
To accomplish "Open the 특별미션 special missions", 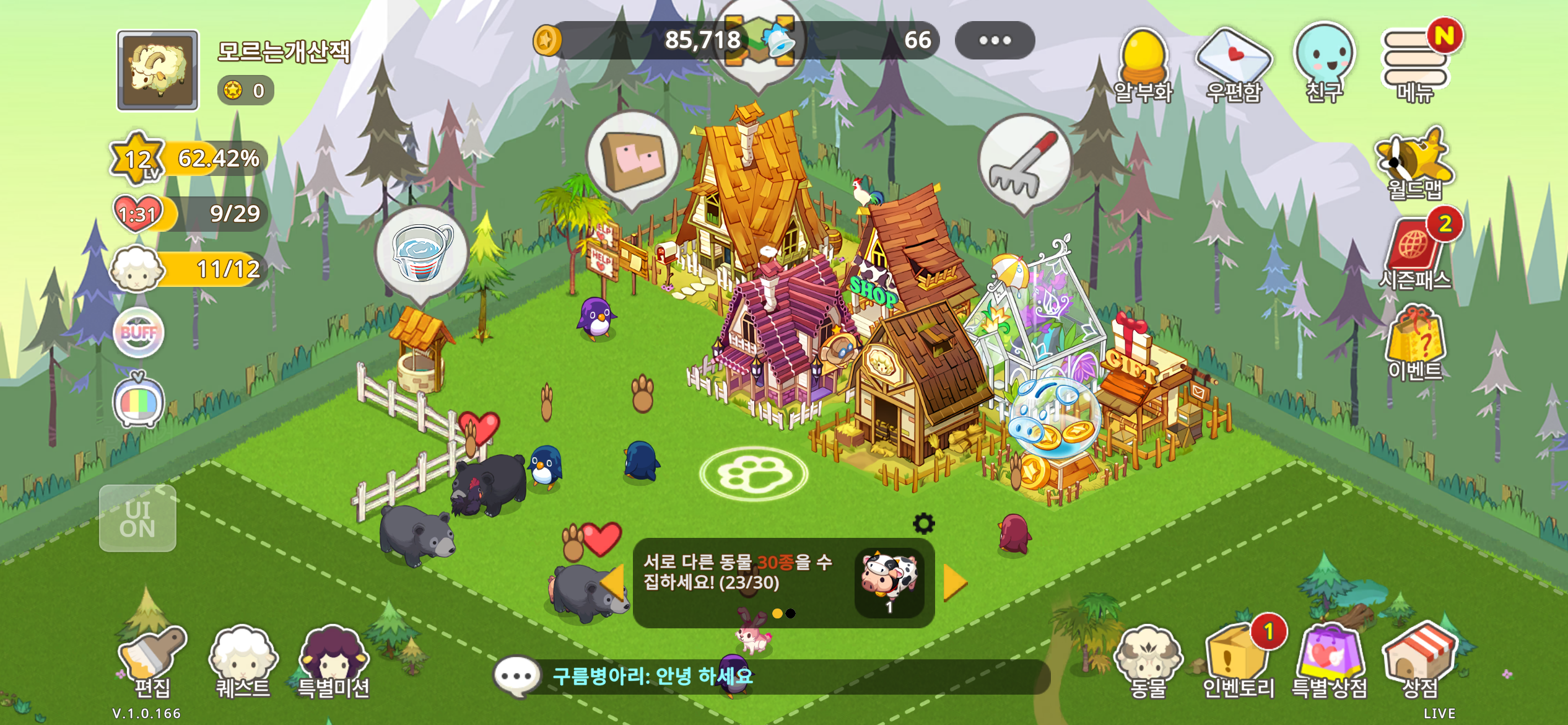I will coord(333,660).
